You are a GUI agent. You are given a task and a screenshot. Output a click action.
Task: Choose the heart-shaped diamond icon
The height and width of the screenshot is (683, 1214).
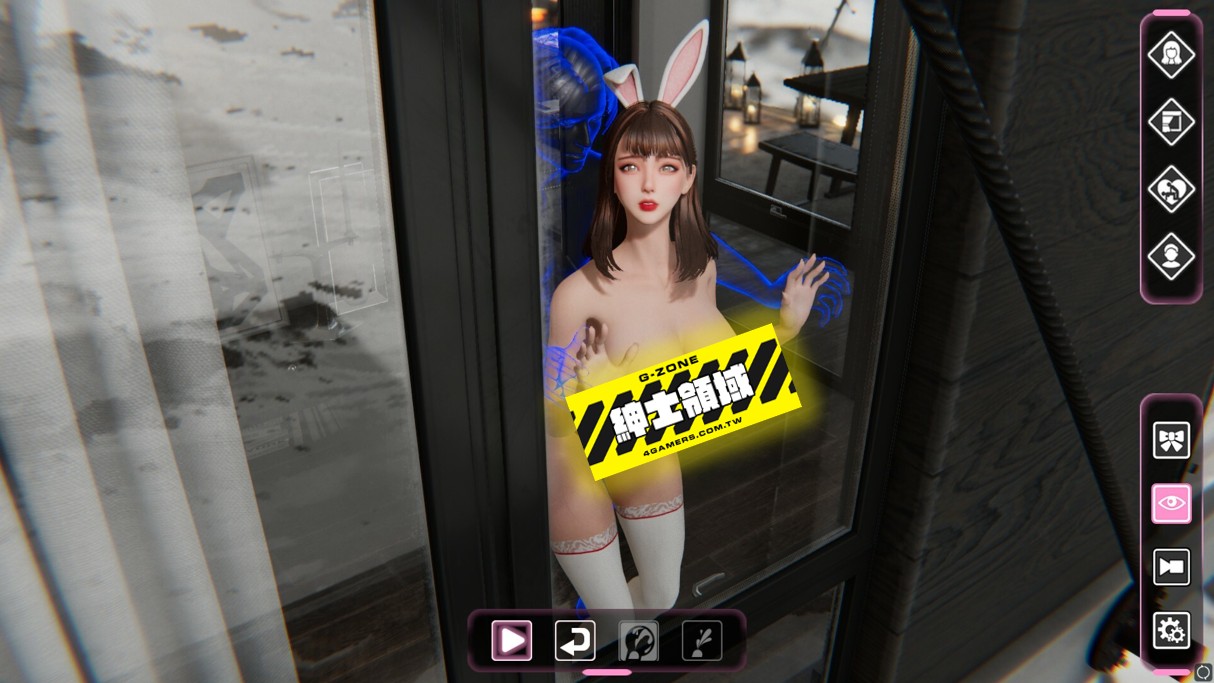pos(1171,189)
